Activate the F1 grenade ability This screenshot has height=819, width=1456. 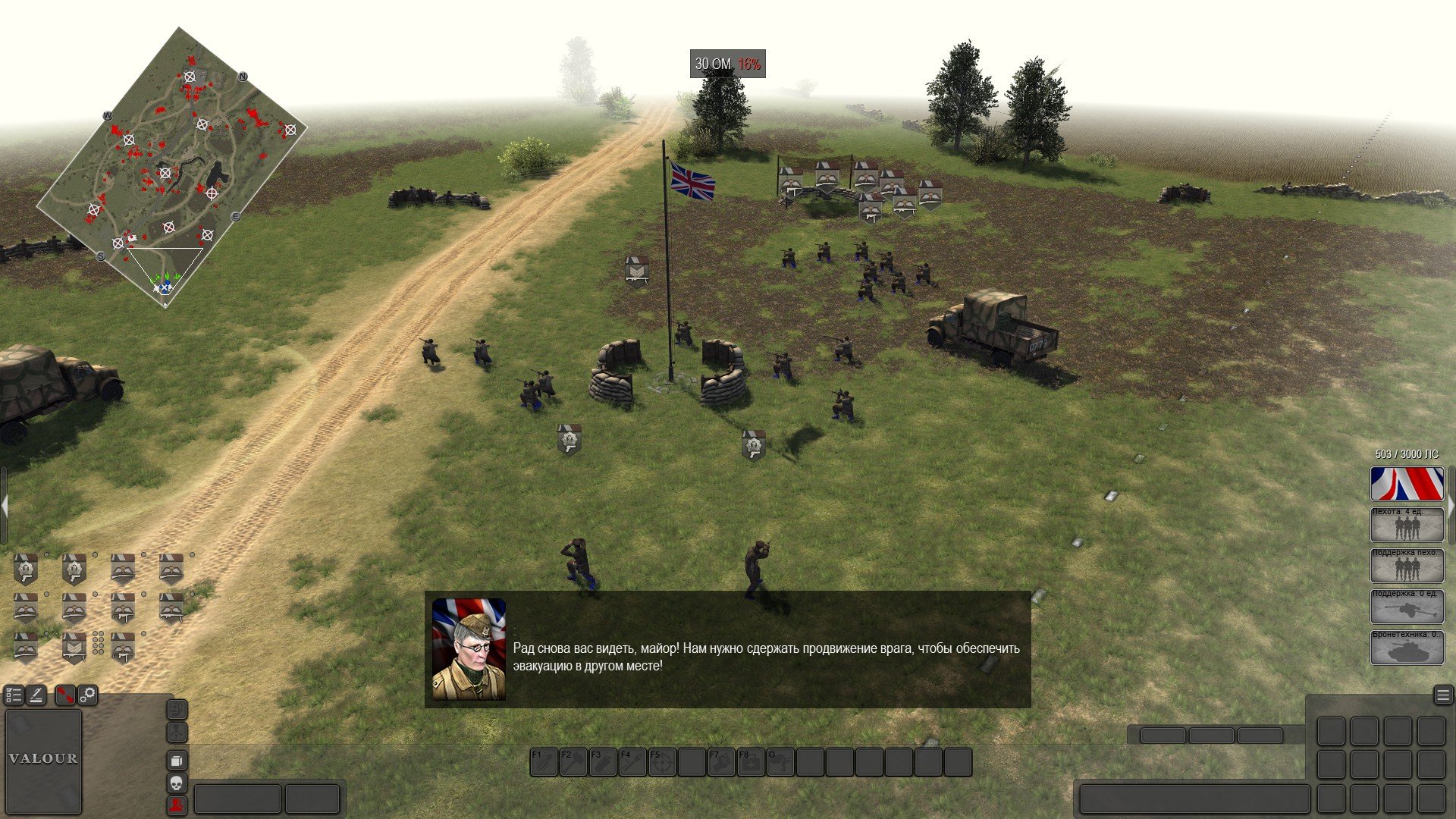pos(543,762)
